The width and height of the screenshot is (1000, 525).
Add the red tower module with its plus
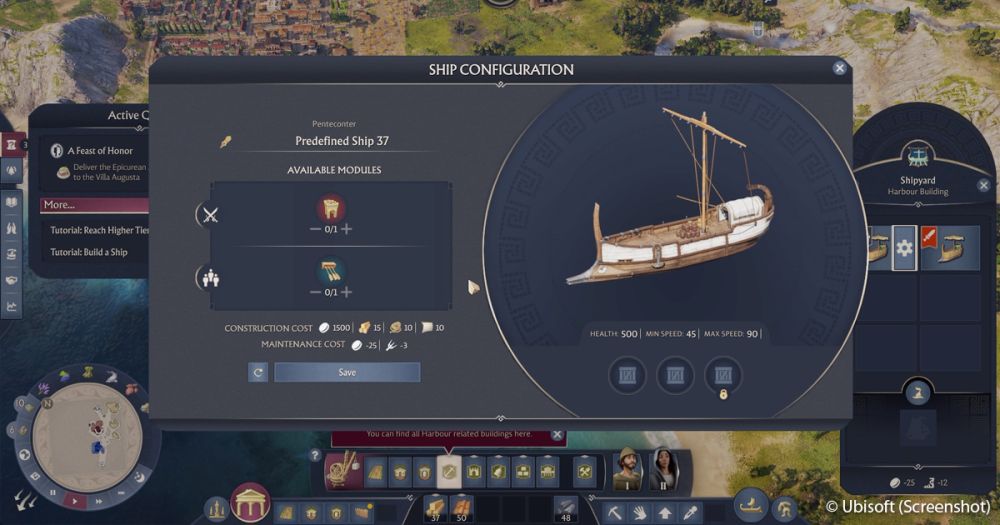347,229
